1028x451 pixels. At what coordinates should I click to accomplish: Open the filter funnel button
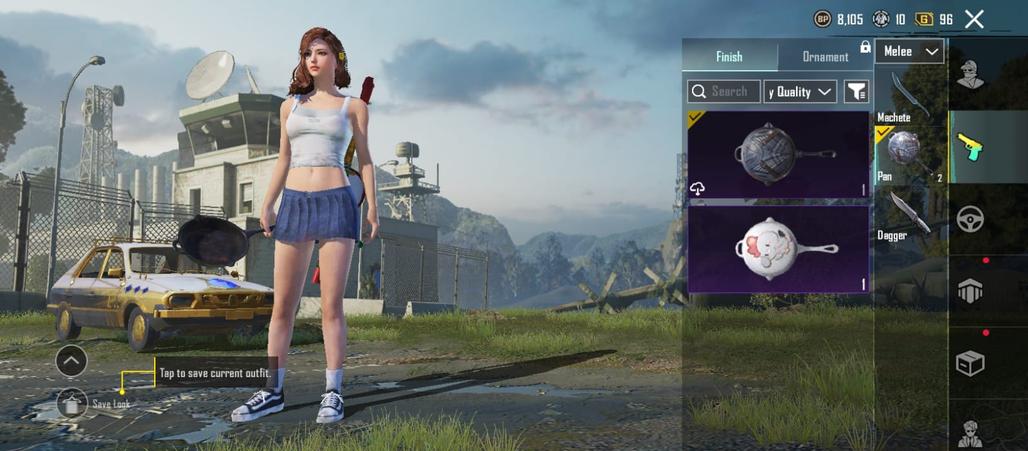[856, 91]
